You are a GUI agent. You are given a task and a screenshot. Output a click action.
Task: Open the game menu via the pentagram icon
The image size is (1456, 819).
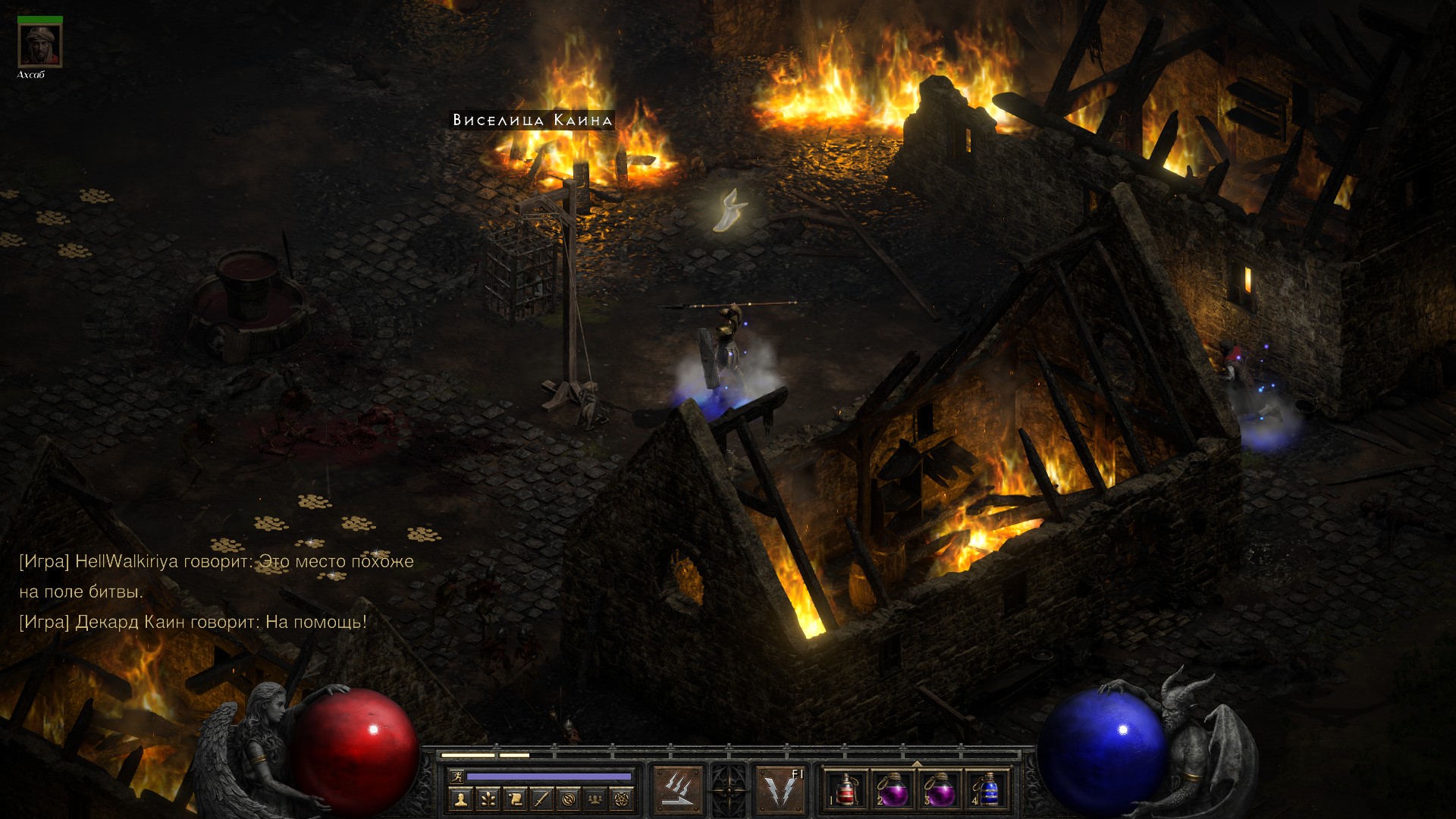[623, 799]
